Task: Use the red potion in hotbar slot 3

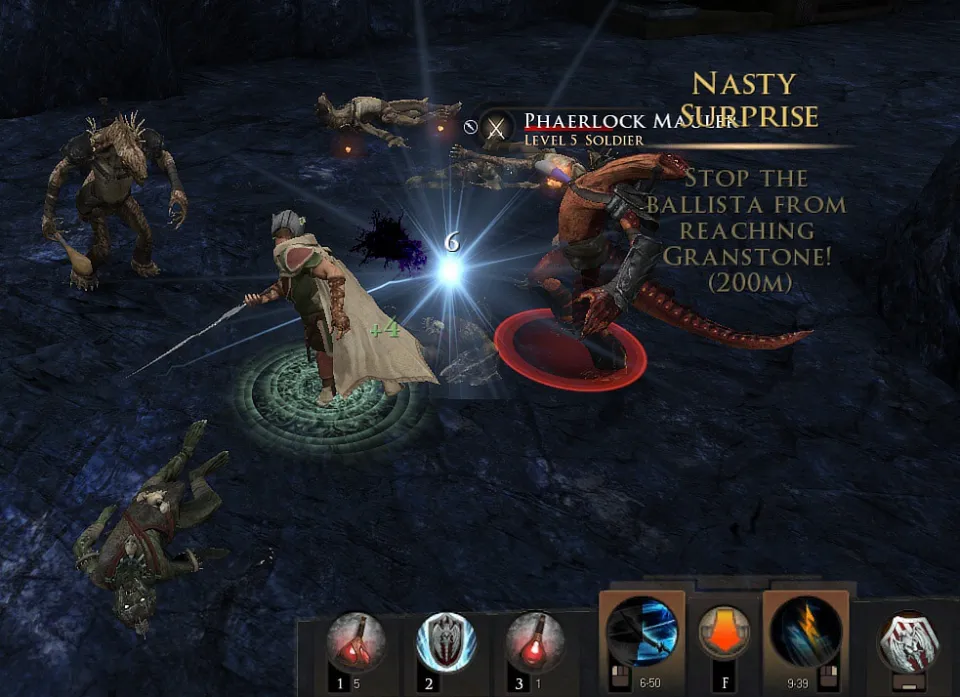Action: tap(535, 642)
